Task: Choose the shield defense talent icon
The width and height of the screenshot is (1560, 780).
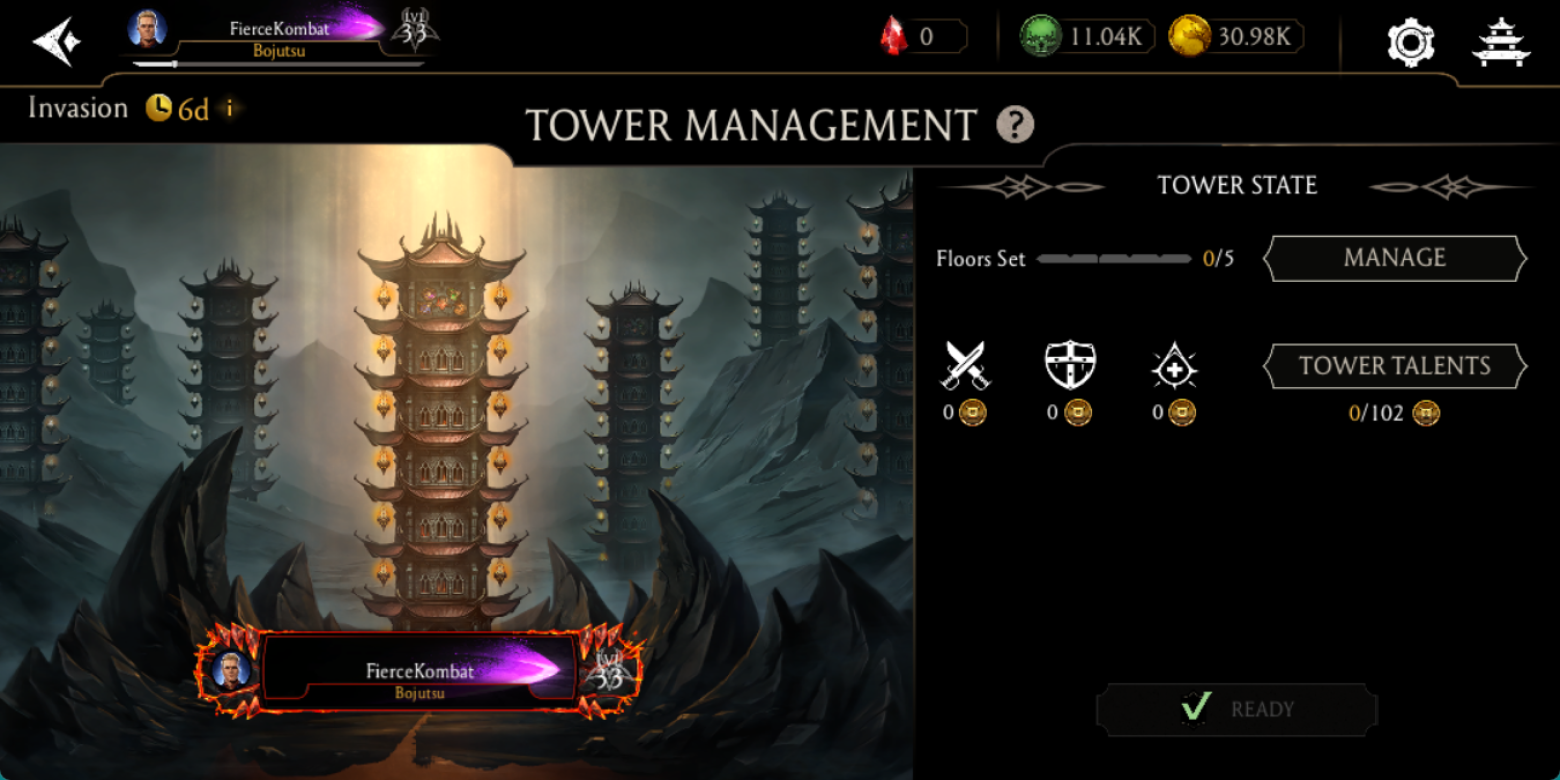Action: [x=1070, y=365]
